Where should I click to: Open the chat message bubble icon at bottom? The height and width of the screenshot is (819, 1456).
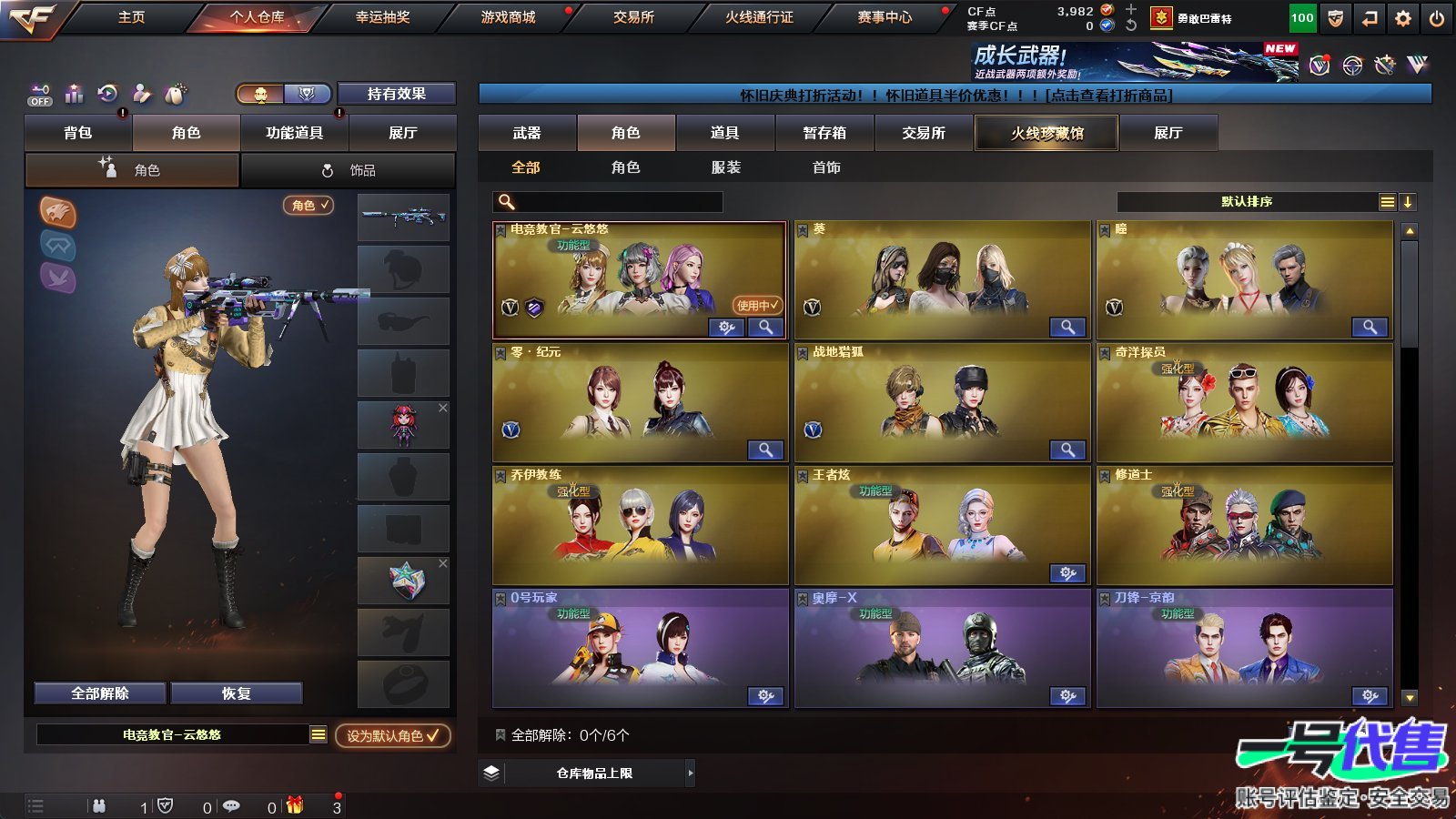tap(234, 805)
